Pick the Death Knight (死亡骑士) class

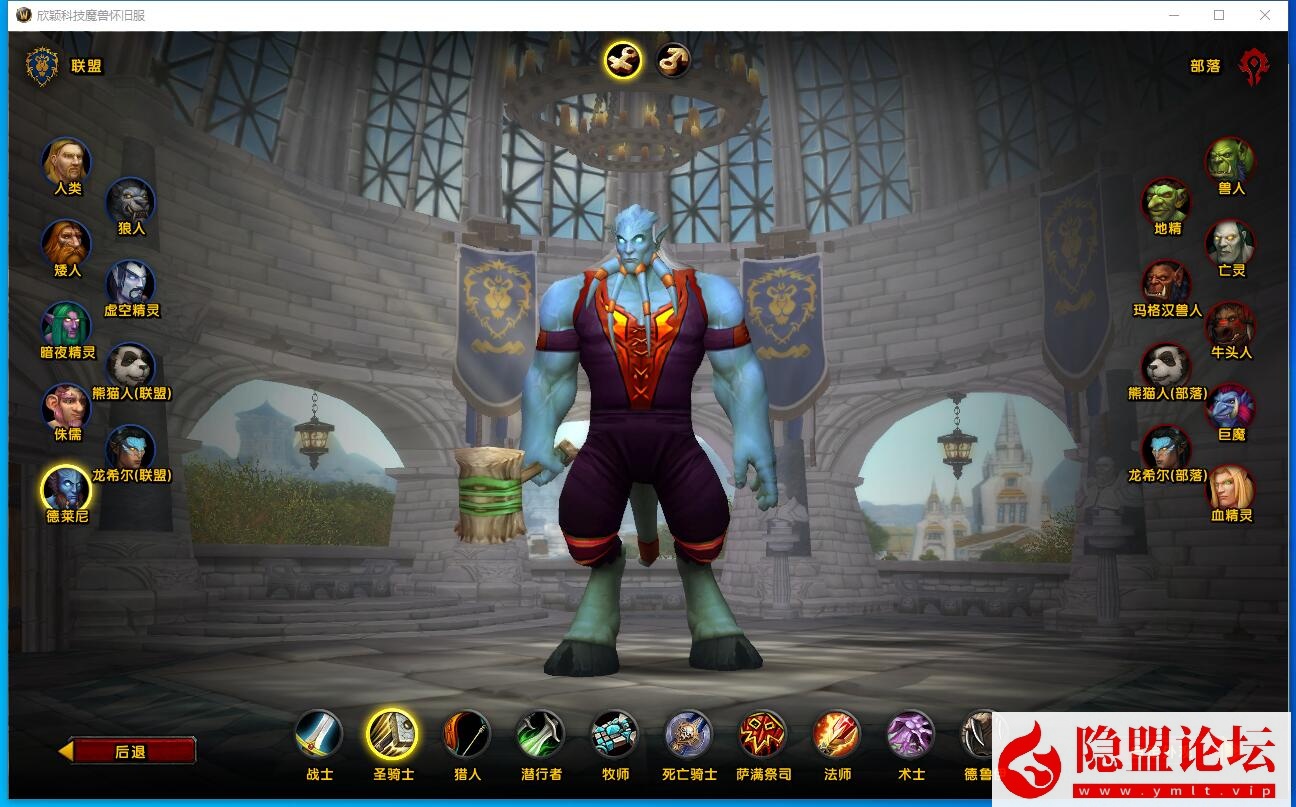(689, 736)
